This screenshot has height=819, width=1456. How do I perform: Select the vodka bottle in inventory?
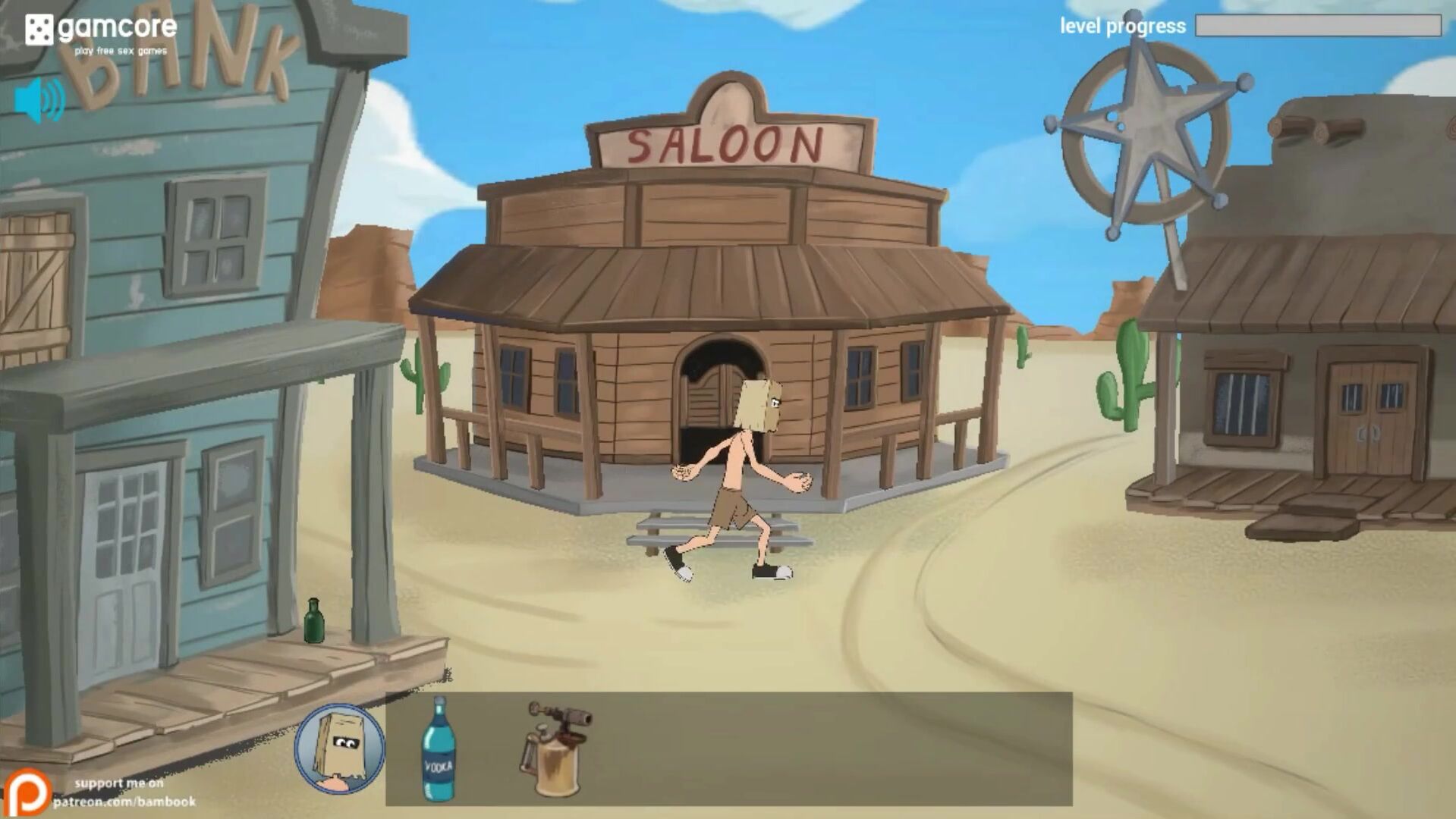(x=438, y=749)
